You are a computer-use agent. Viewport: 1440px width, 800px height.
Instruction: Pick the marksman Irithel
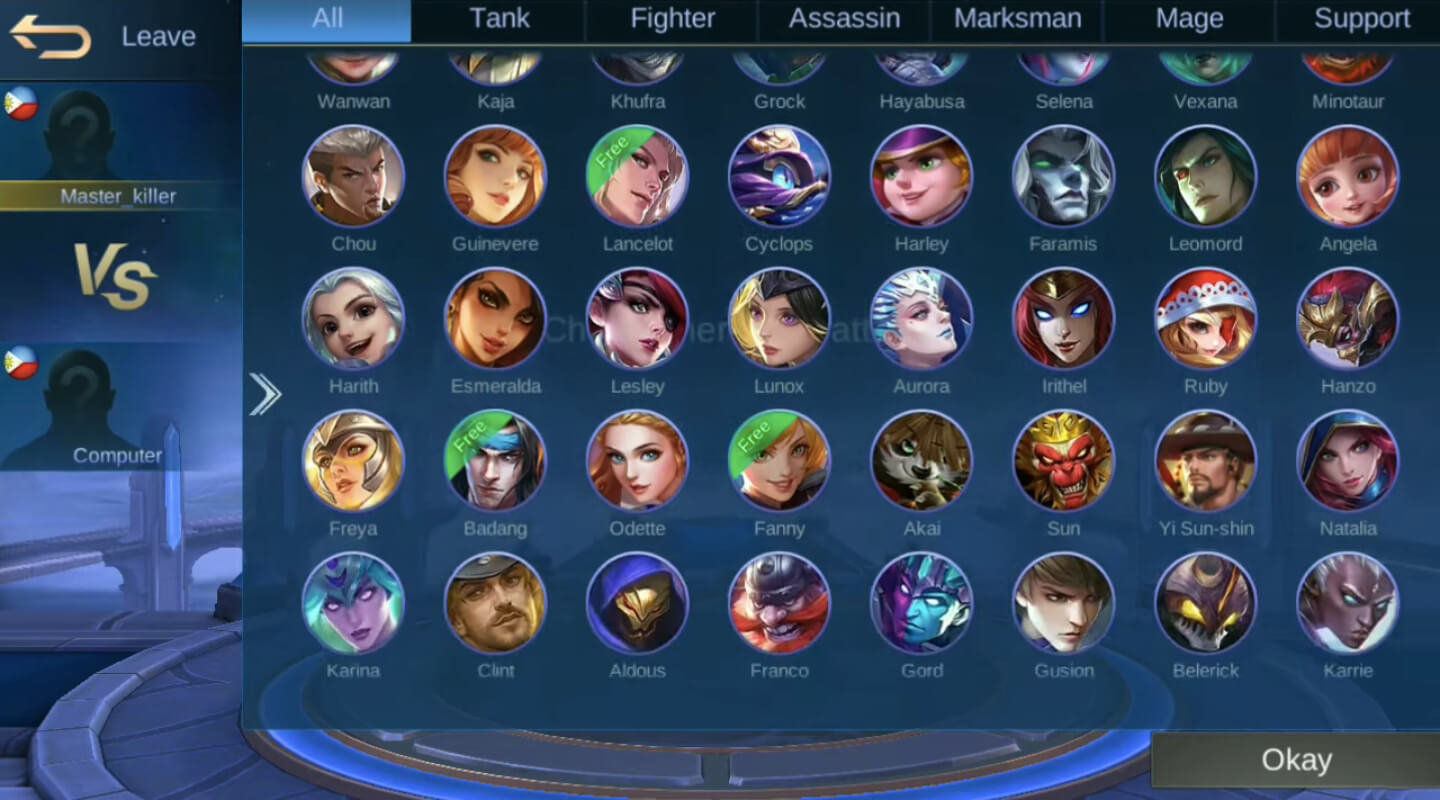pyautogui.click(x=1063, y=318)
